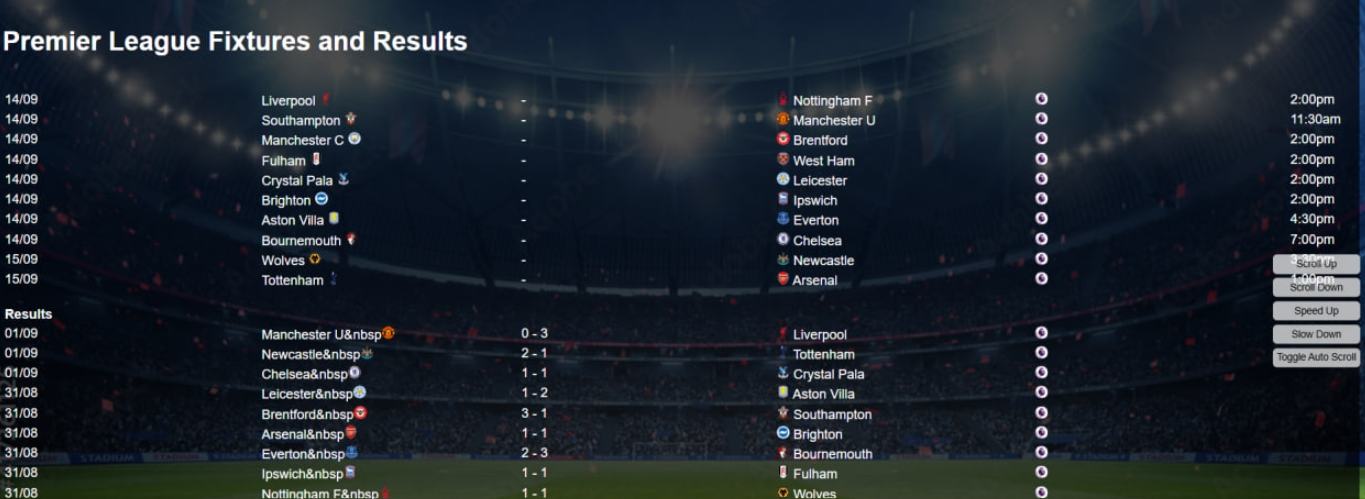Choose the Tottenham vs Arsenal fixture row
The width and height of the screenshot is (1365, 499).
pos(523,281)
